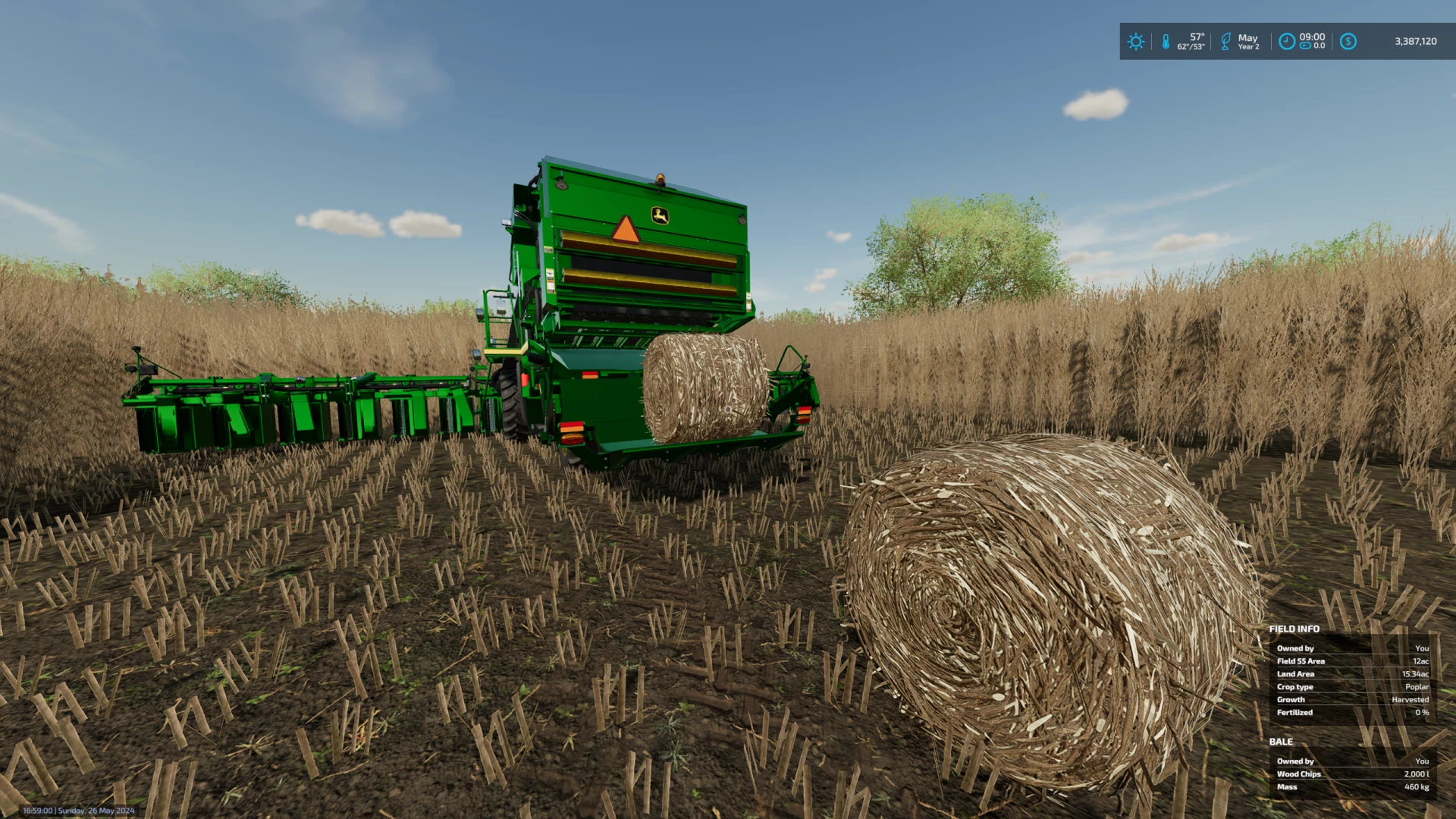
Task: Select the thermometer temperature icon
Action: (x=1166, y=42)
